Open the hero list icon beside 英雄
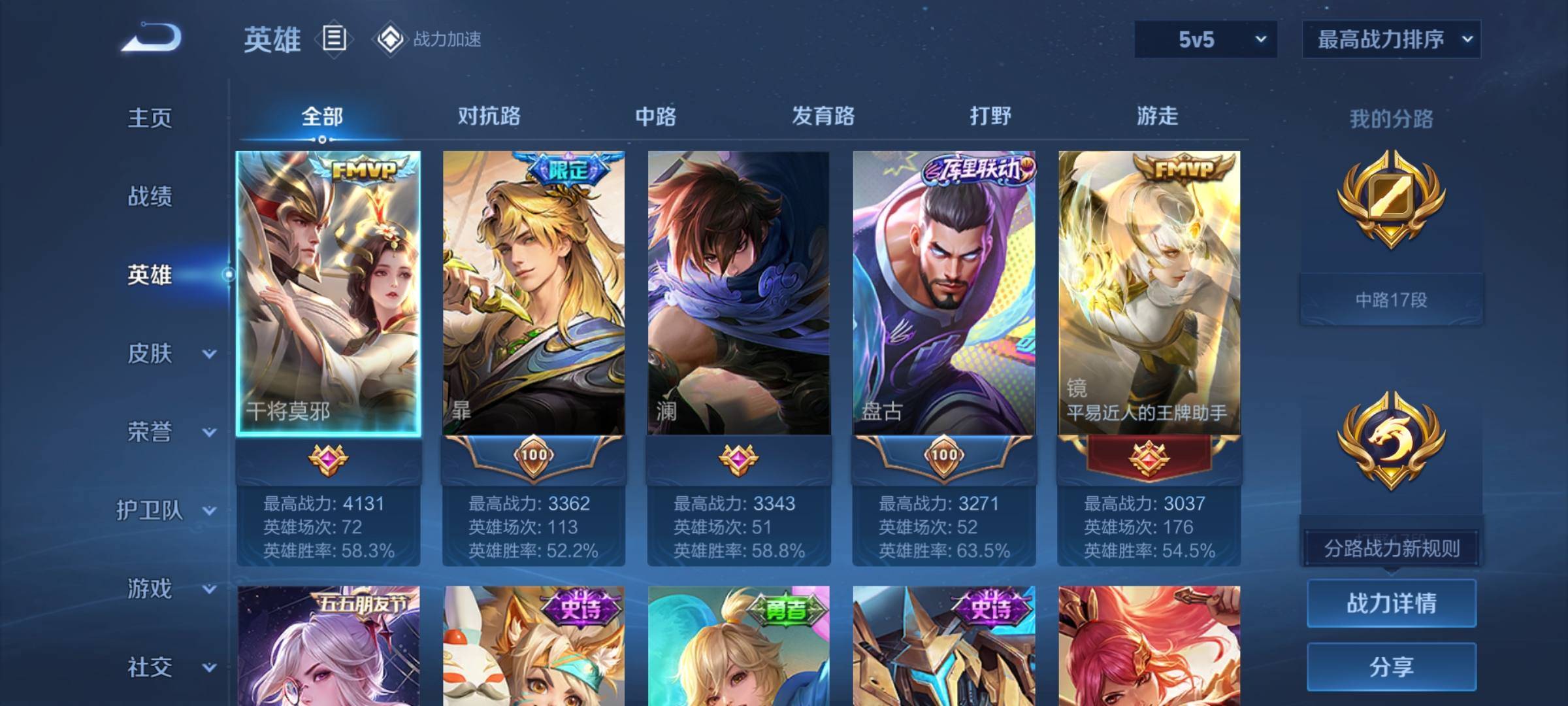Viewport: 1568px width, 706px height. point(334,39)
